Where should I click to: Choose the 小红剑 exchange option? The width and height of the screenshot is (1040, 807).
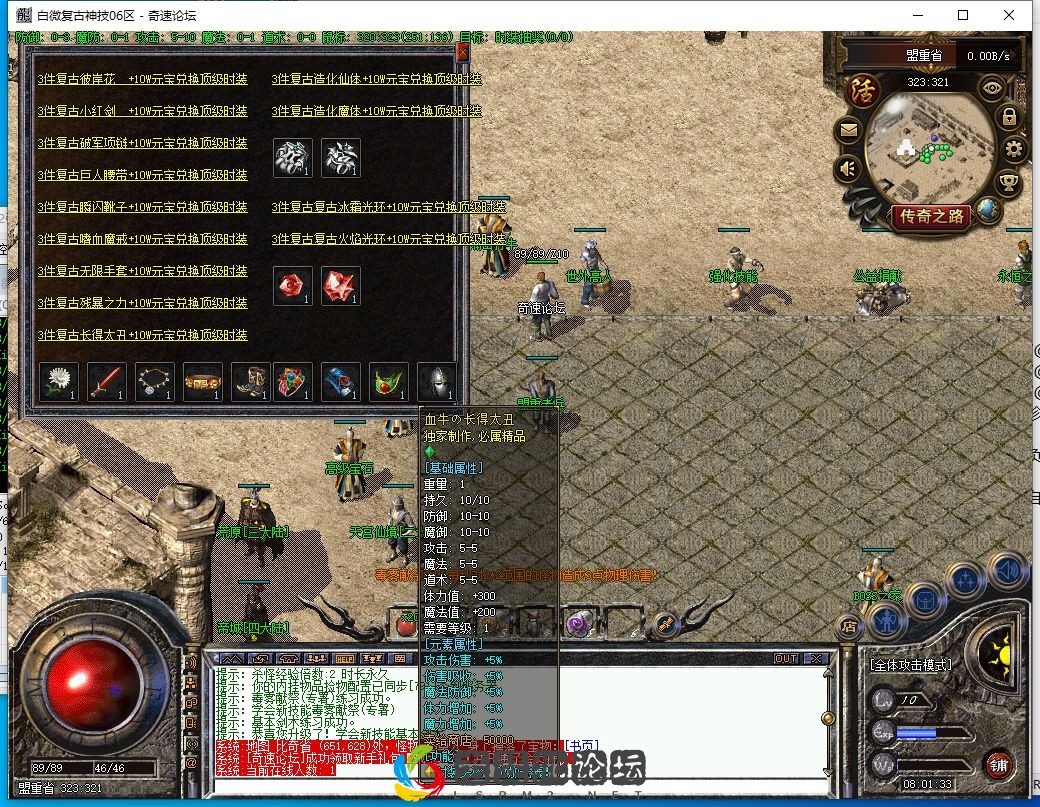point(142,111)
